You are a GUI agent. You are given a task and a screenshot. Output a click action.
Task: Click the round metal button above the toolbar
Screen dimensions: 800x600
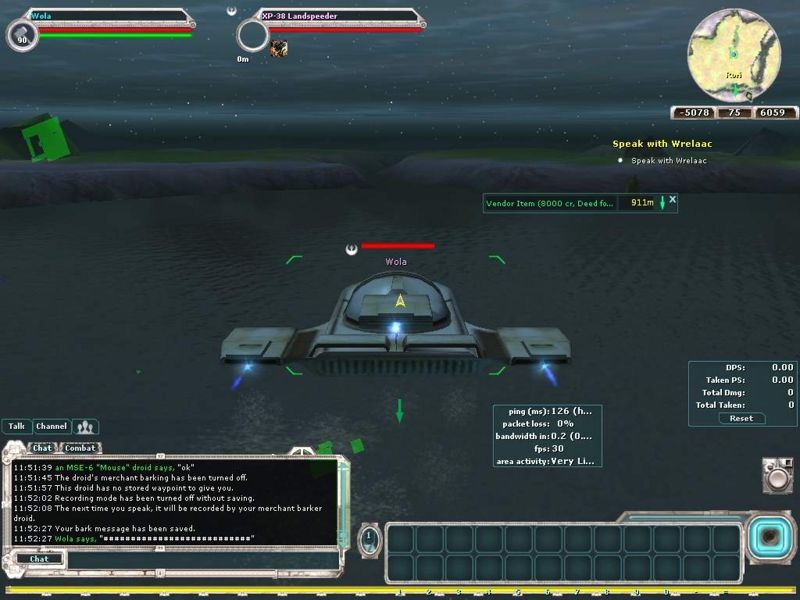click(x=775, y=476)
